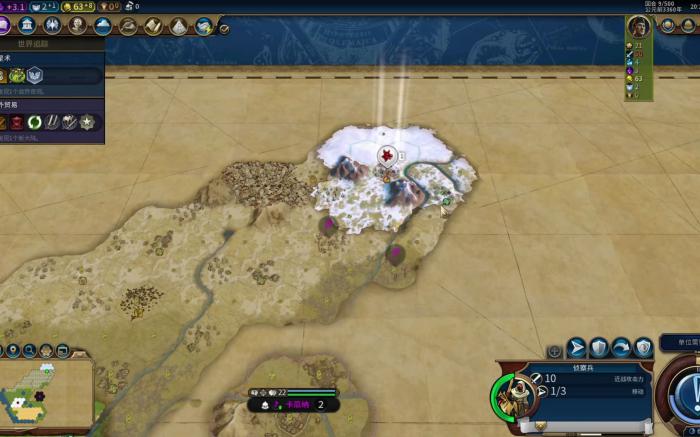This screenshot has height=437, width=700.
Task: Fortify the scout with the shield action
Action: 599,348
